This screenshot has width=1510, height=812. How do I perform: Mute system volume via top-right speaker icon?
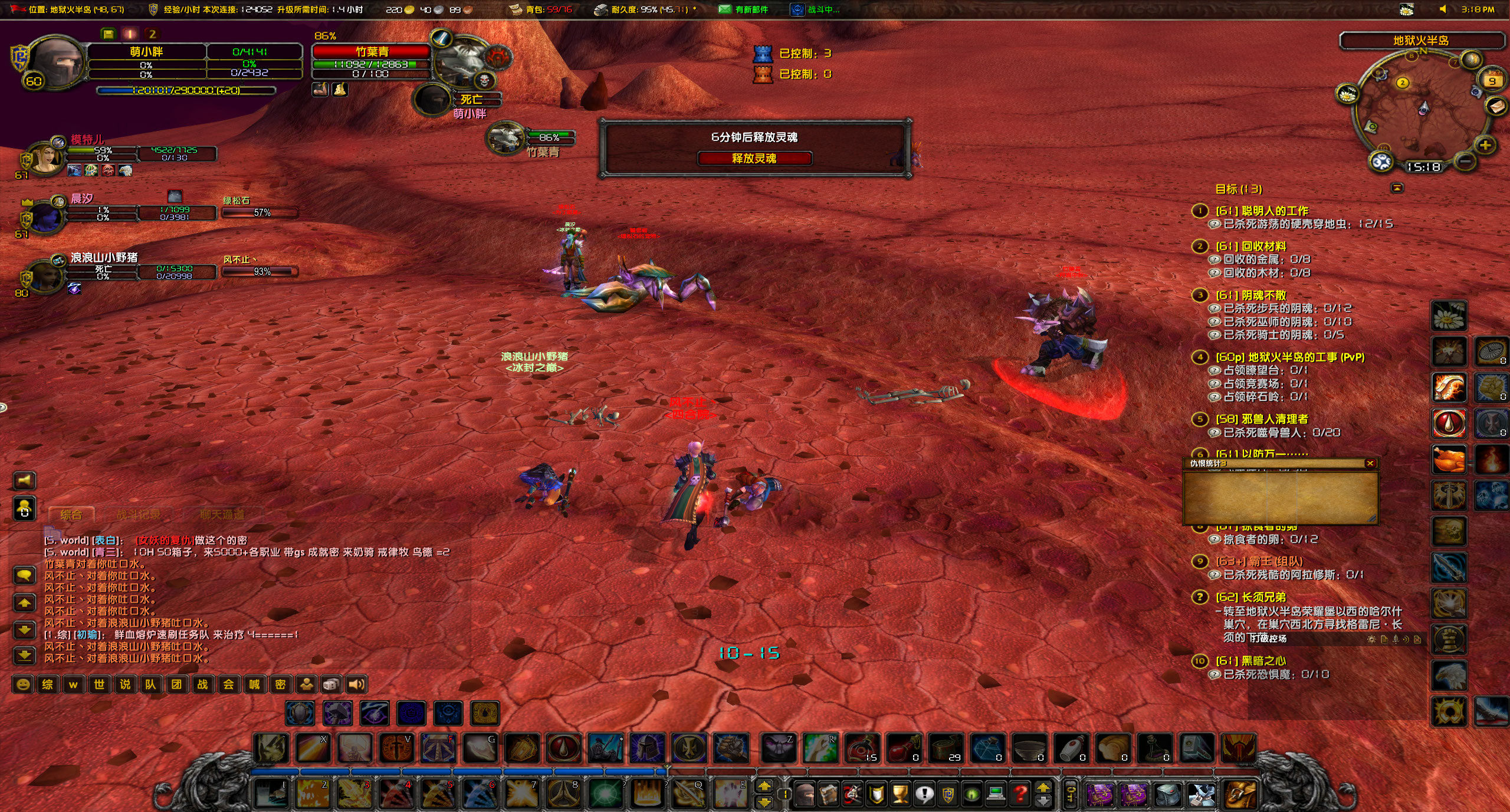1443,9
